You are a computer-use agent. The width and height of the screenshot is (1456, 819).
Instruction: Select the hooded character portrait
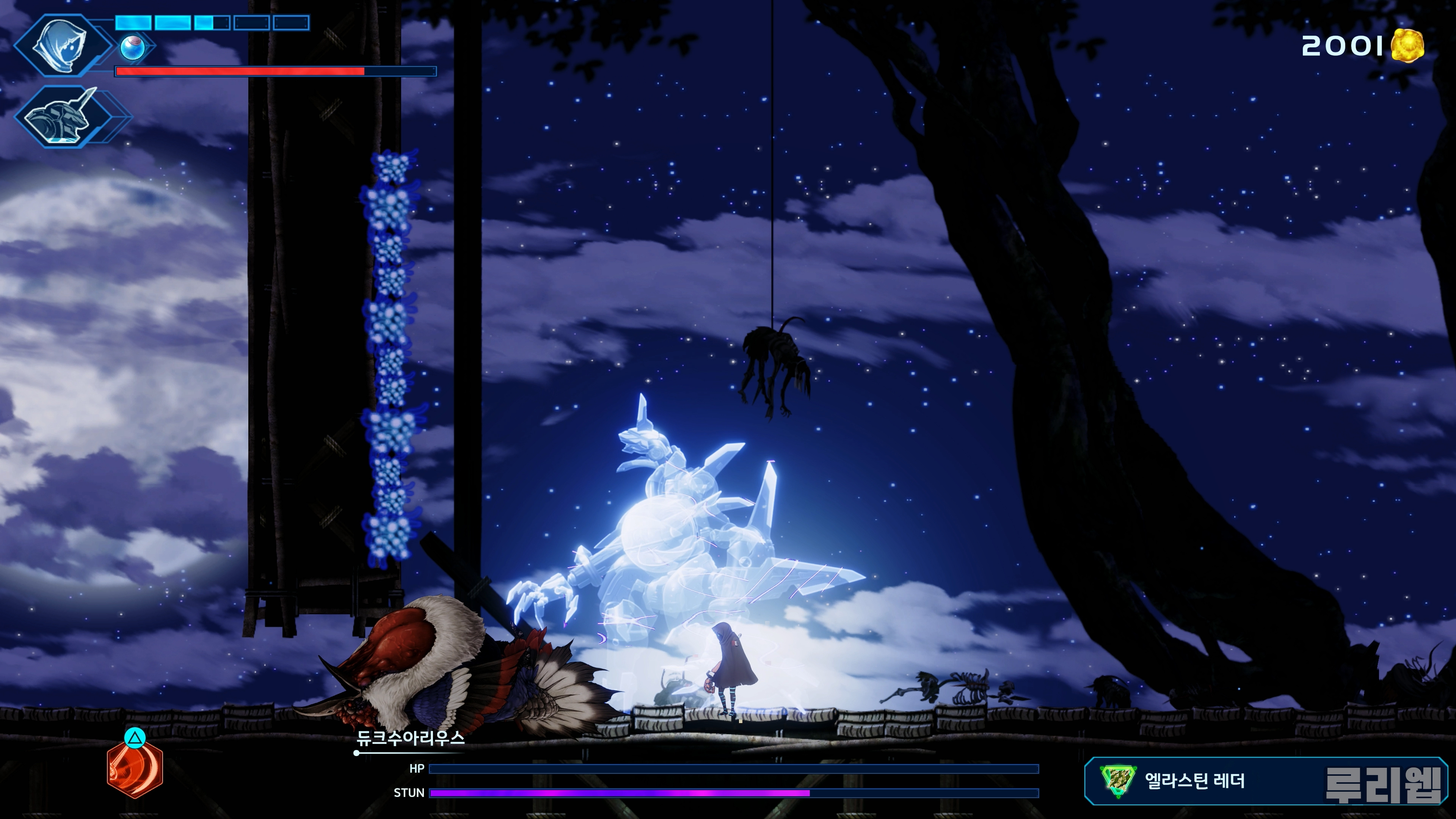(61, 45)
